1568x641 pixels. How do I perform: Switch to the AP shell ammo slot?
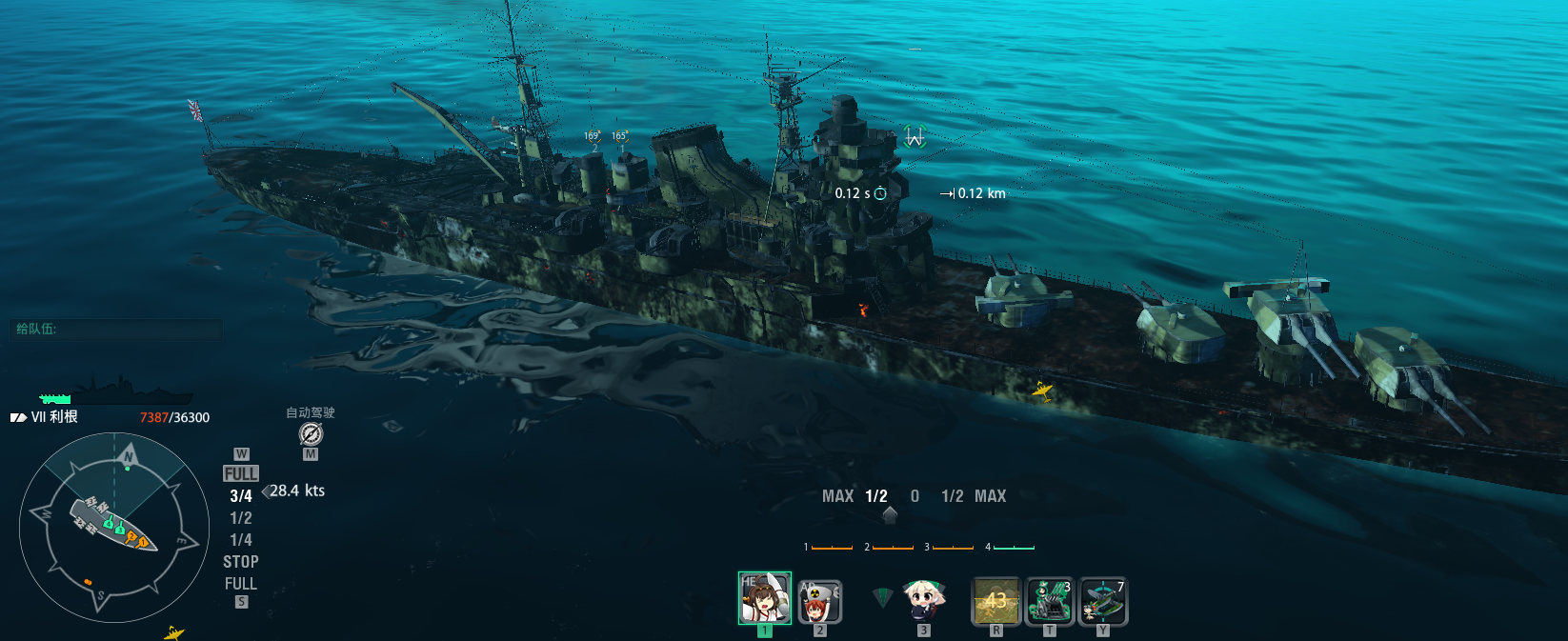(819, 600)
